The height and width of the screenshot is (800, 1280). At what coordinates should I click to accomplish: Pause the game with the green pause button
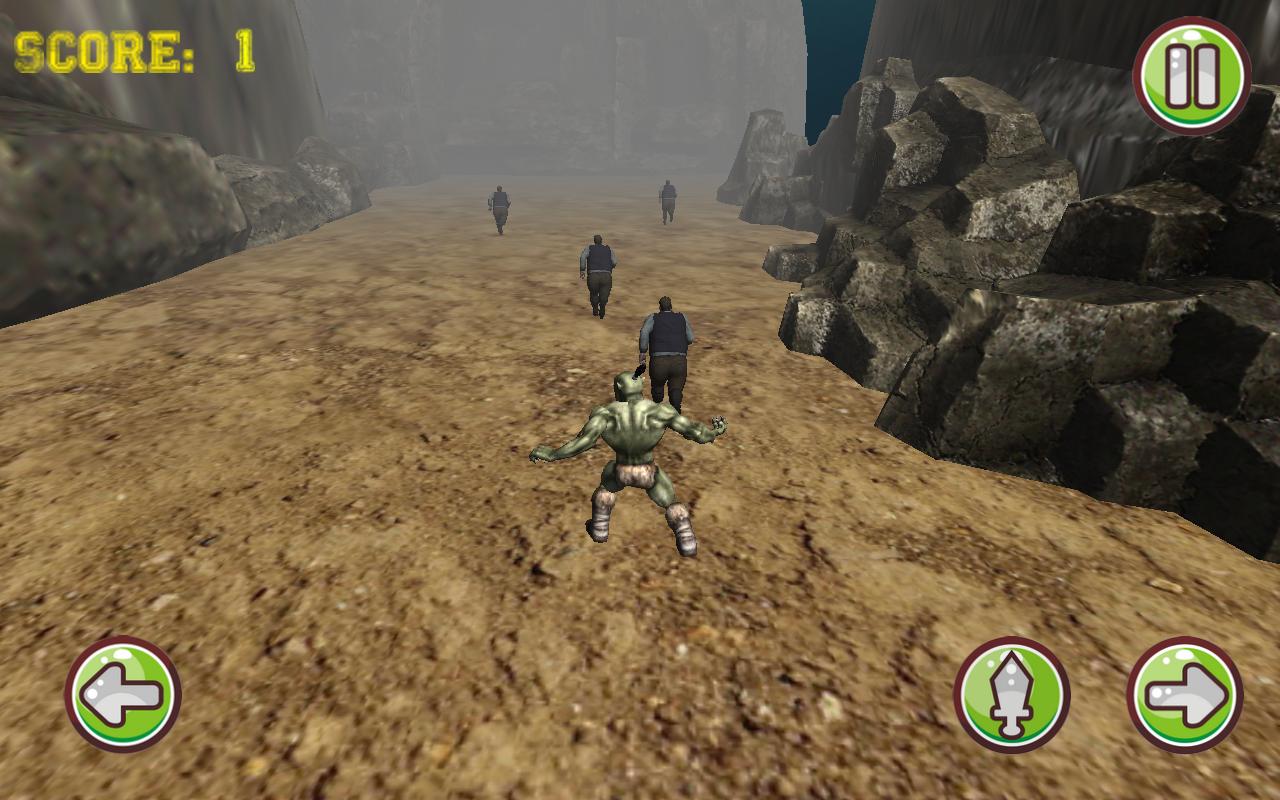pyautogui.click(x=1191, y=76)
